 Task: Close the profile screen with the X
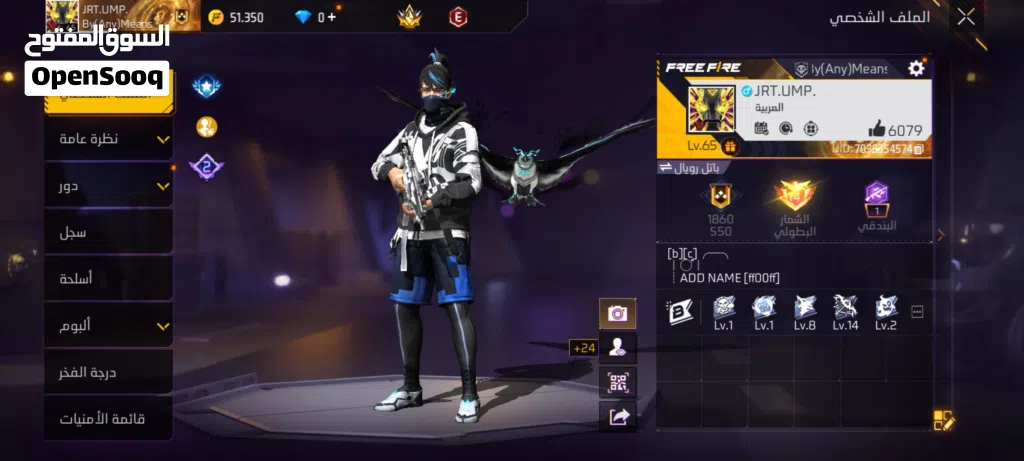coord(965,17)
